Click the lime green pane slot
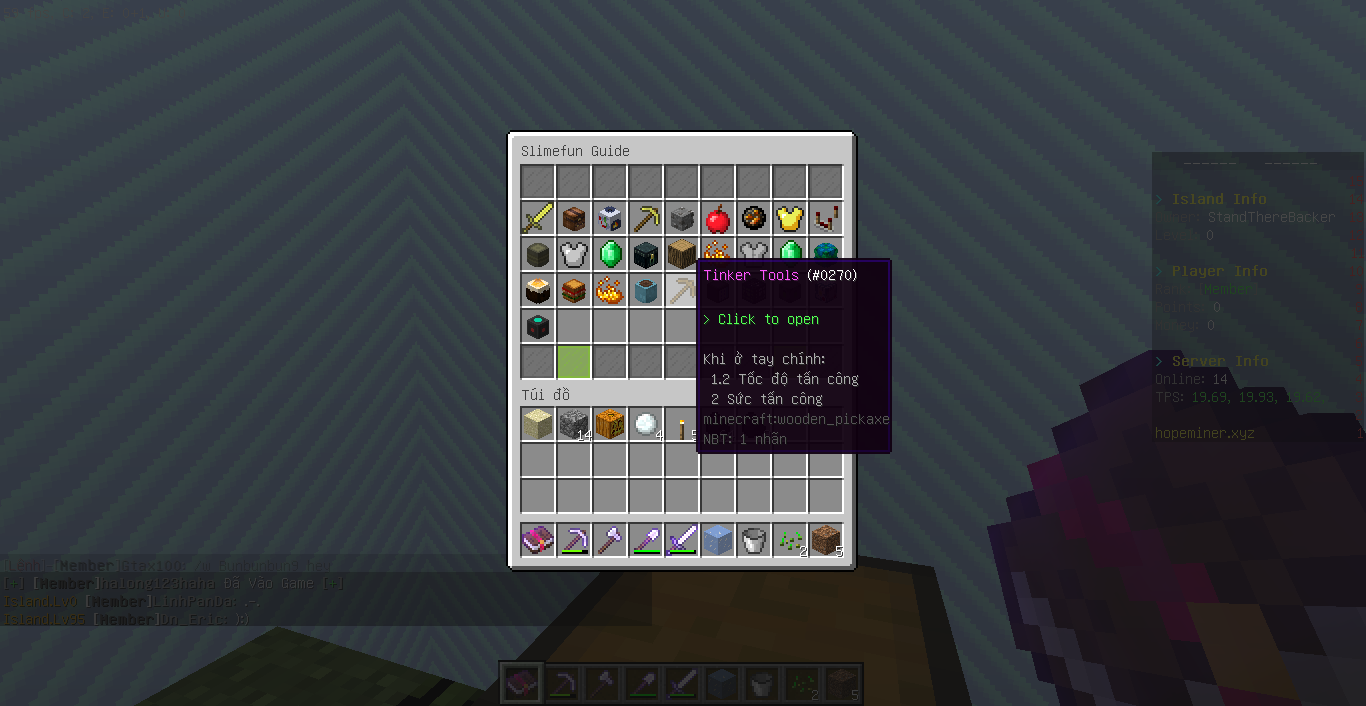Screen dimensions: 1366x706 pos(574,361)
